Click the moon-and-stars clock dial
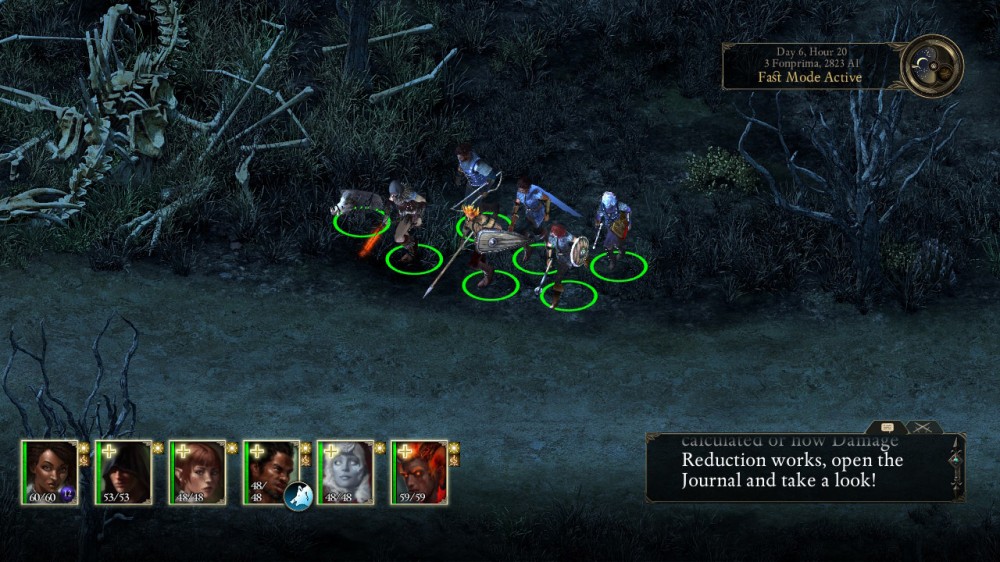This screenshot has height=562, width=1000. point(932,66)
